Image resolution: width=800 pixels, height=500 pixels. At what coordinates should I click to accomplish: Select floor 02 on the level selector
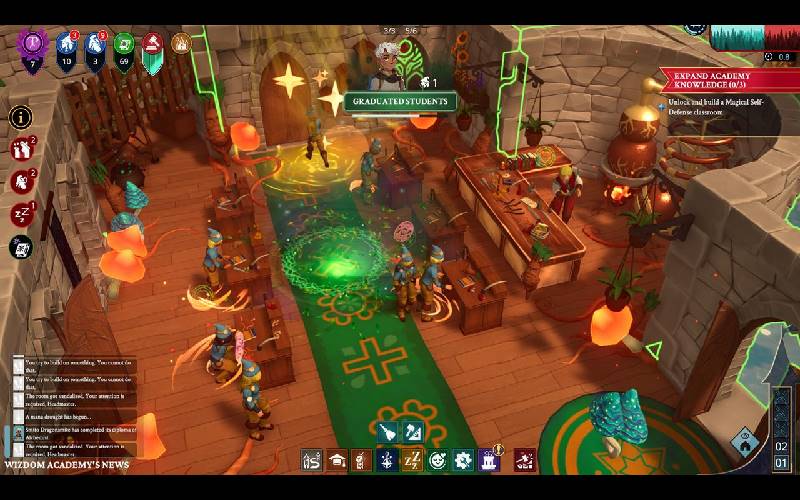click(782, 446)
